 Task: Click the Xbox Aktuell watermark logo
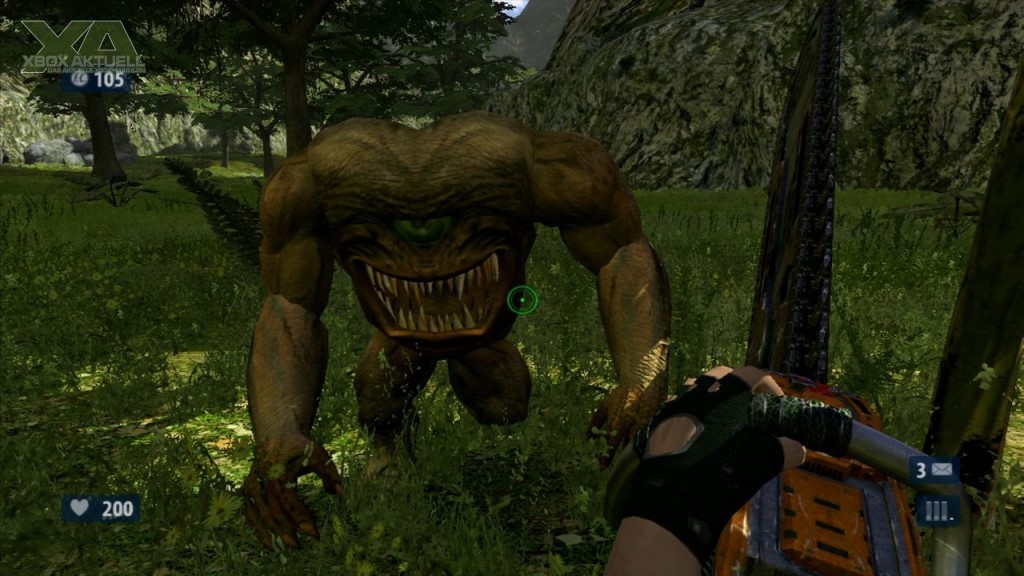83,47
